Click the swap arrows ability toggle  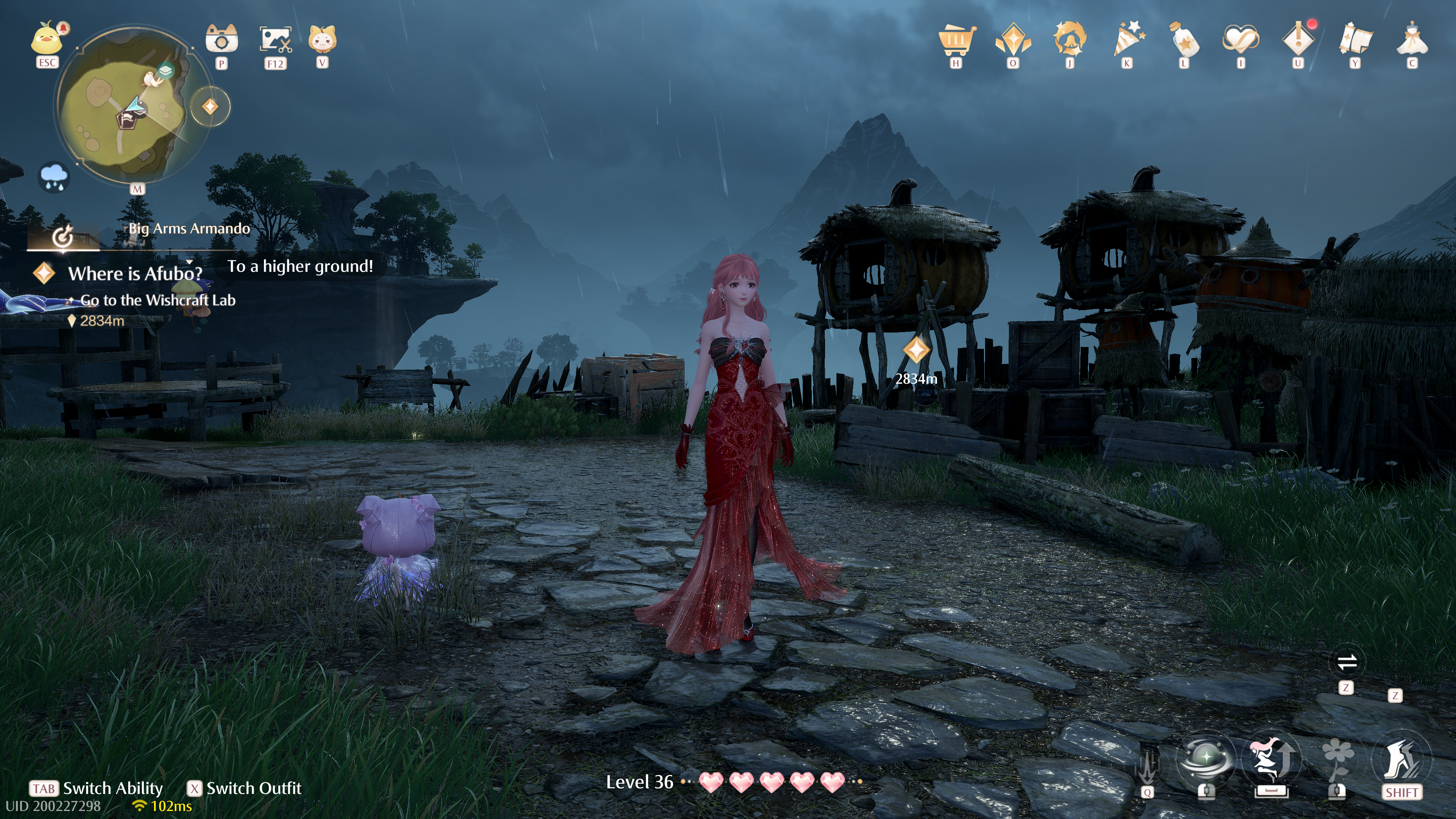[1347, 662]
